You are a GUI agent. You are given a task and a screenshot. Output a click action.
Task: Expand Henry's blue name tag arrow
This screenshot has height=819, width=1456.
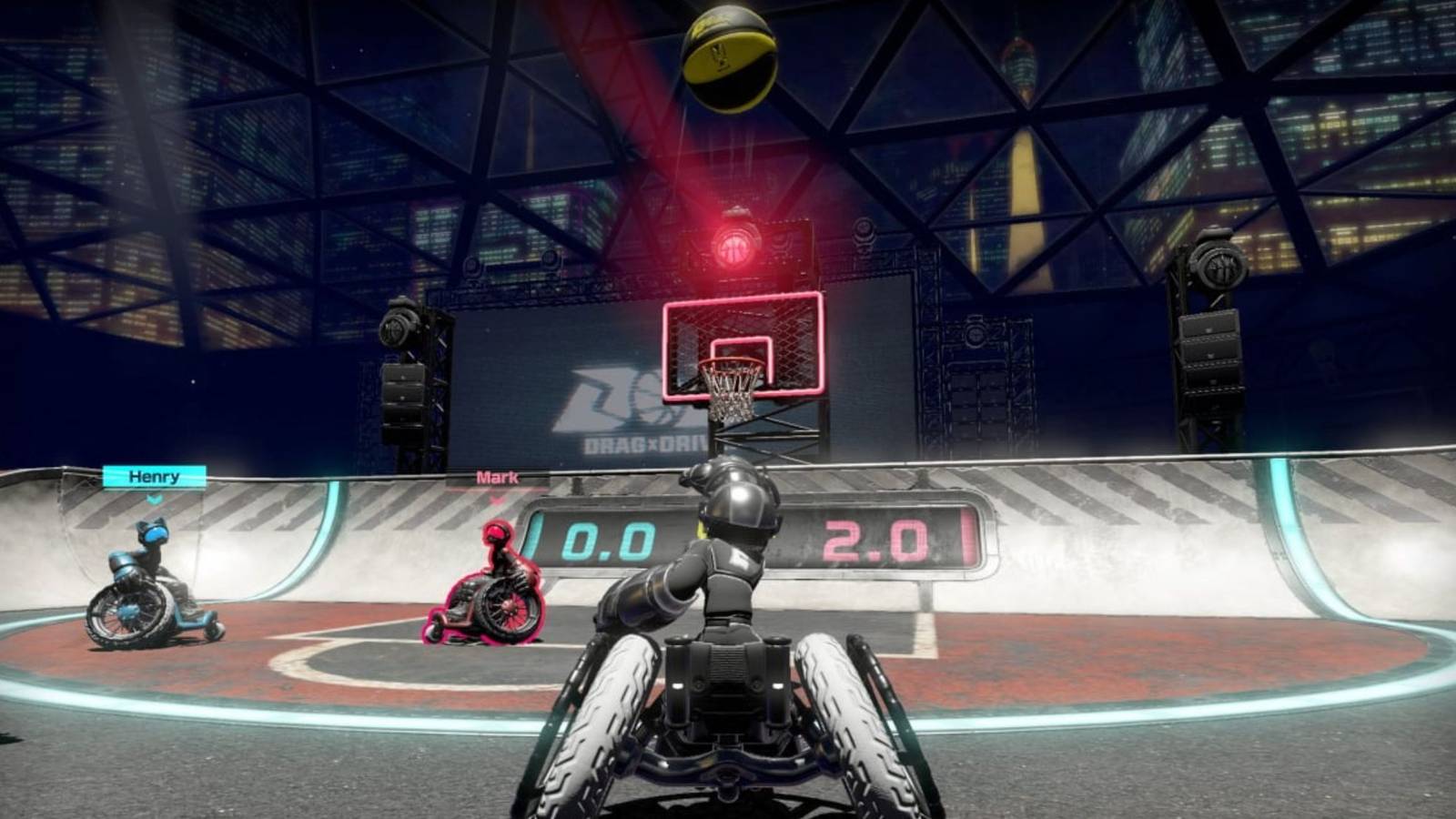coord(155,500)
